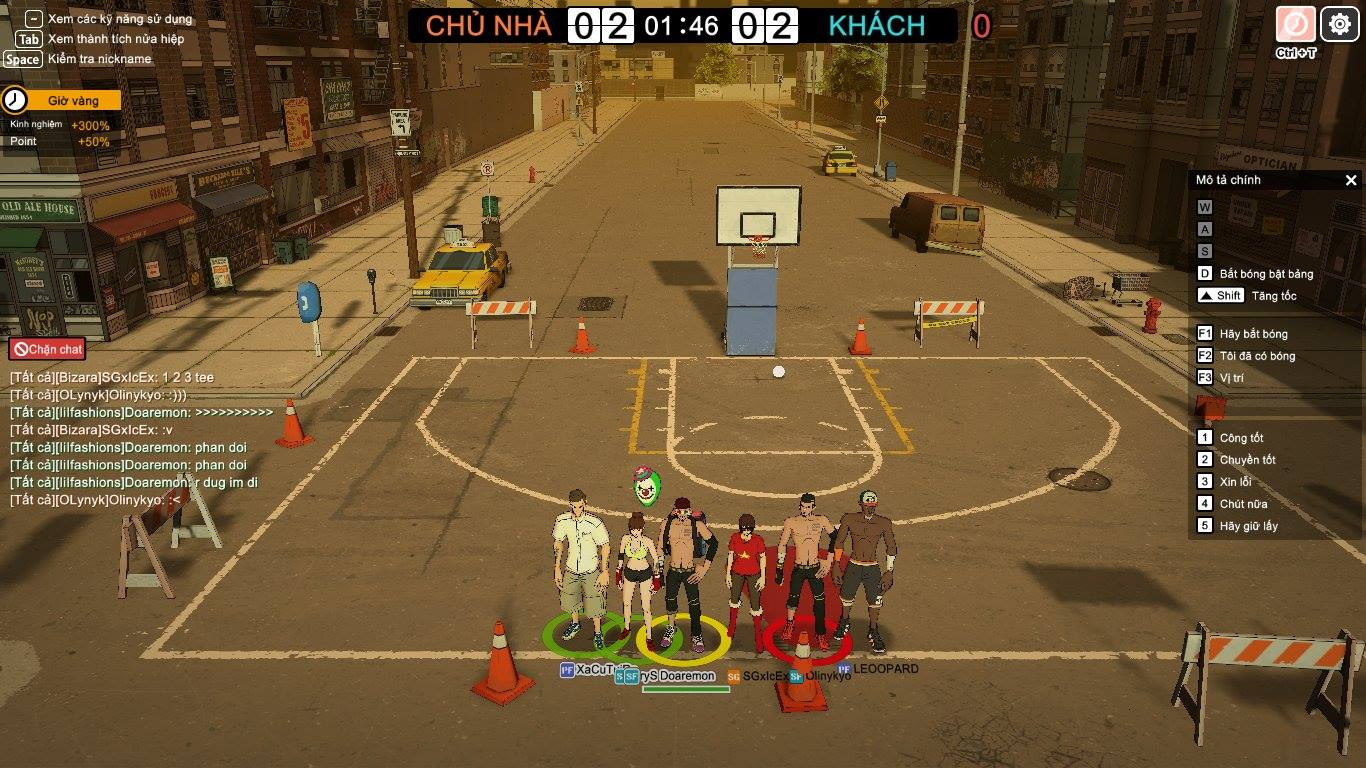Close the Mô tả chính panel
The height and width of the screenshot is (768, 1366).
(1351, 181)
